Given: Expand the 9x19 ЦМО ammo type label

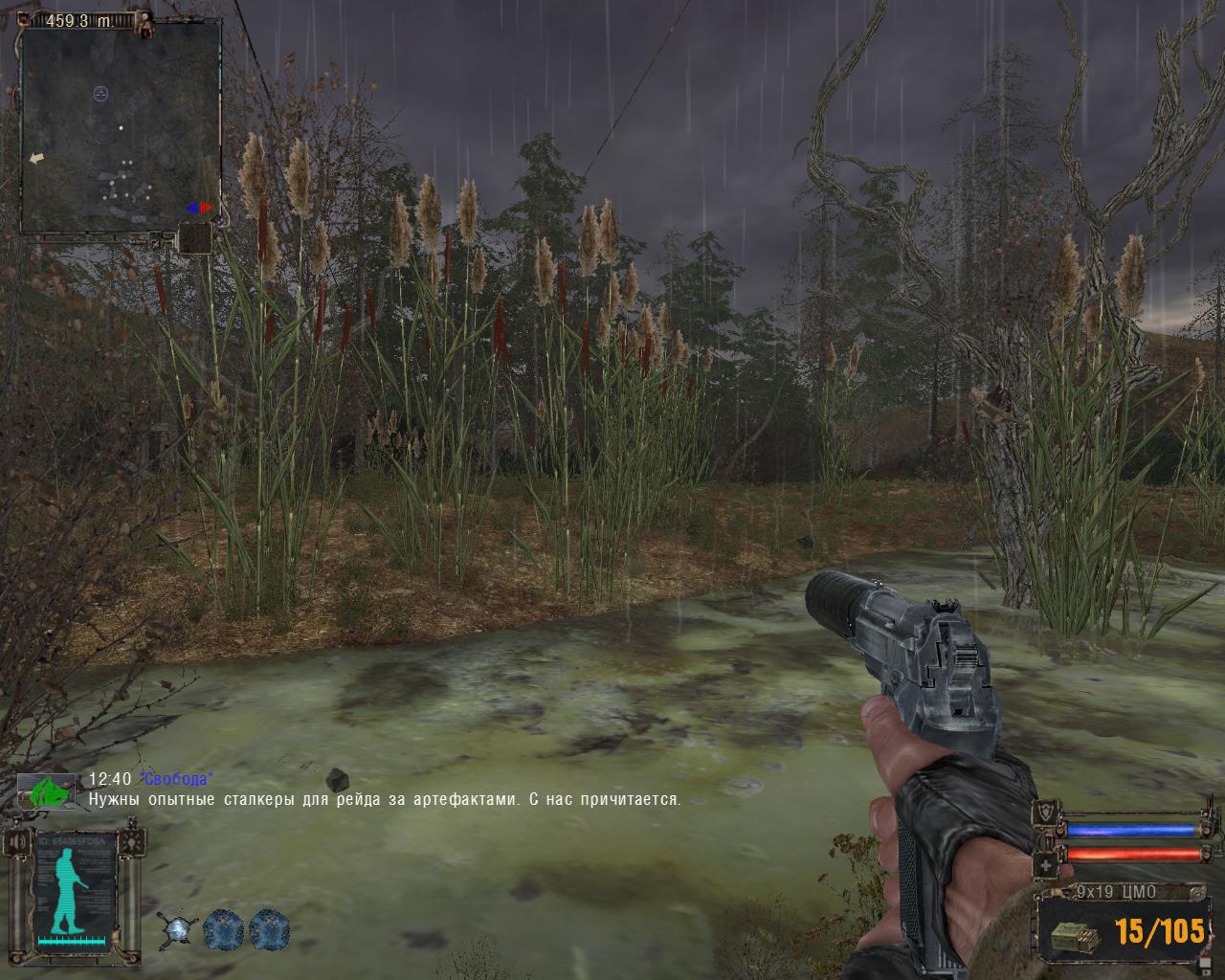Looking at the screenshot, I should point(1116,890).
